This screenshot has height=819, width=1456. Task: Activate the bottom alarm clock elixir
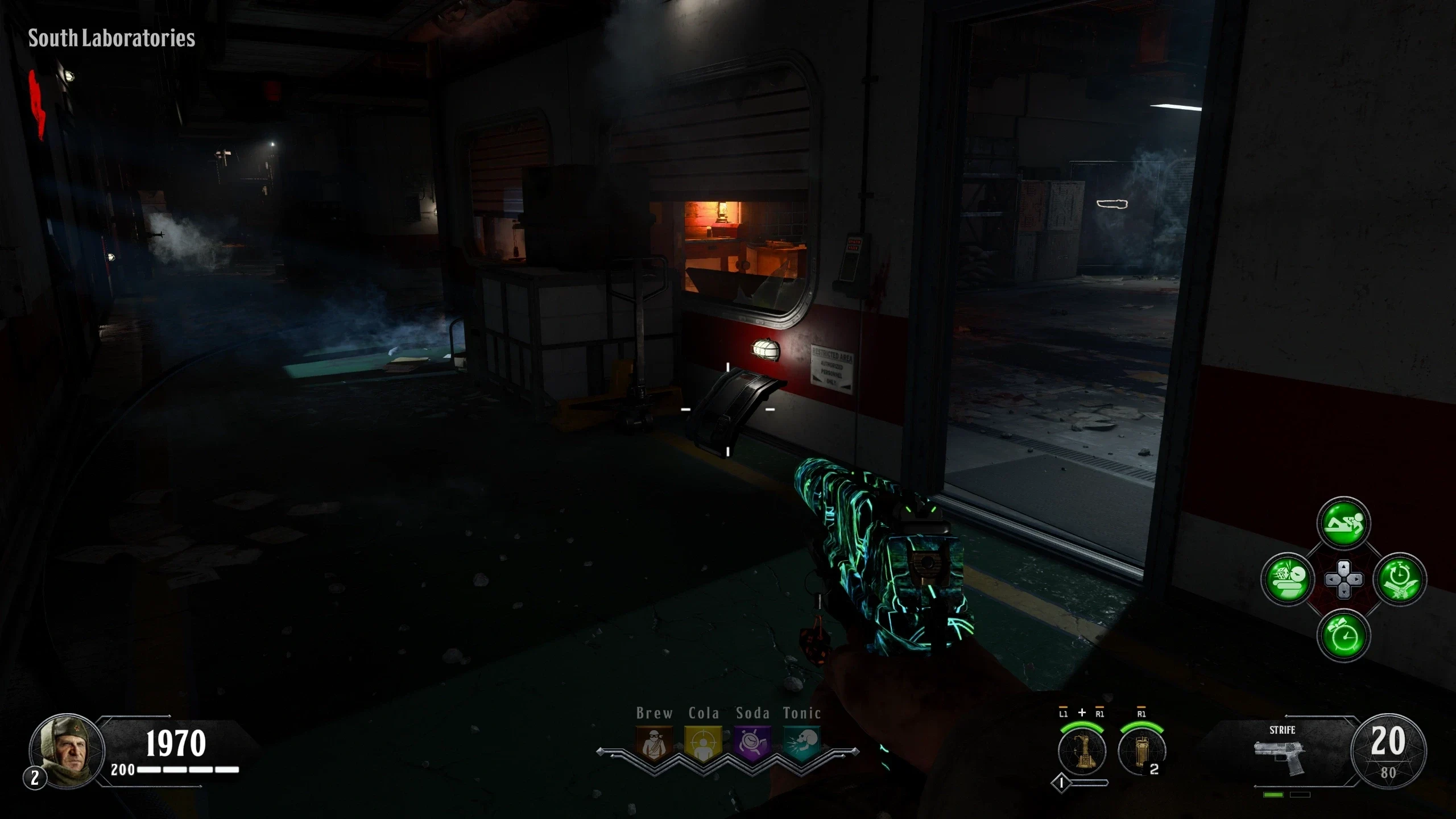(x=1343, y=635)
